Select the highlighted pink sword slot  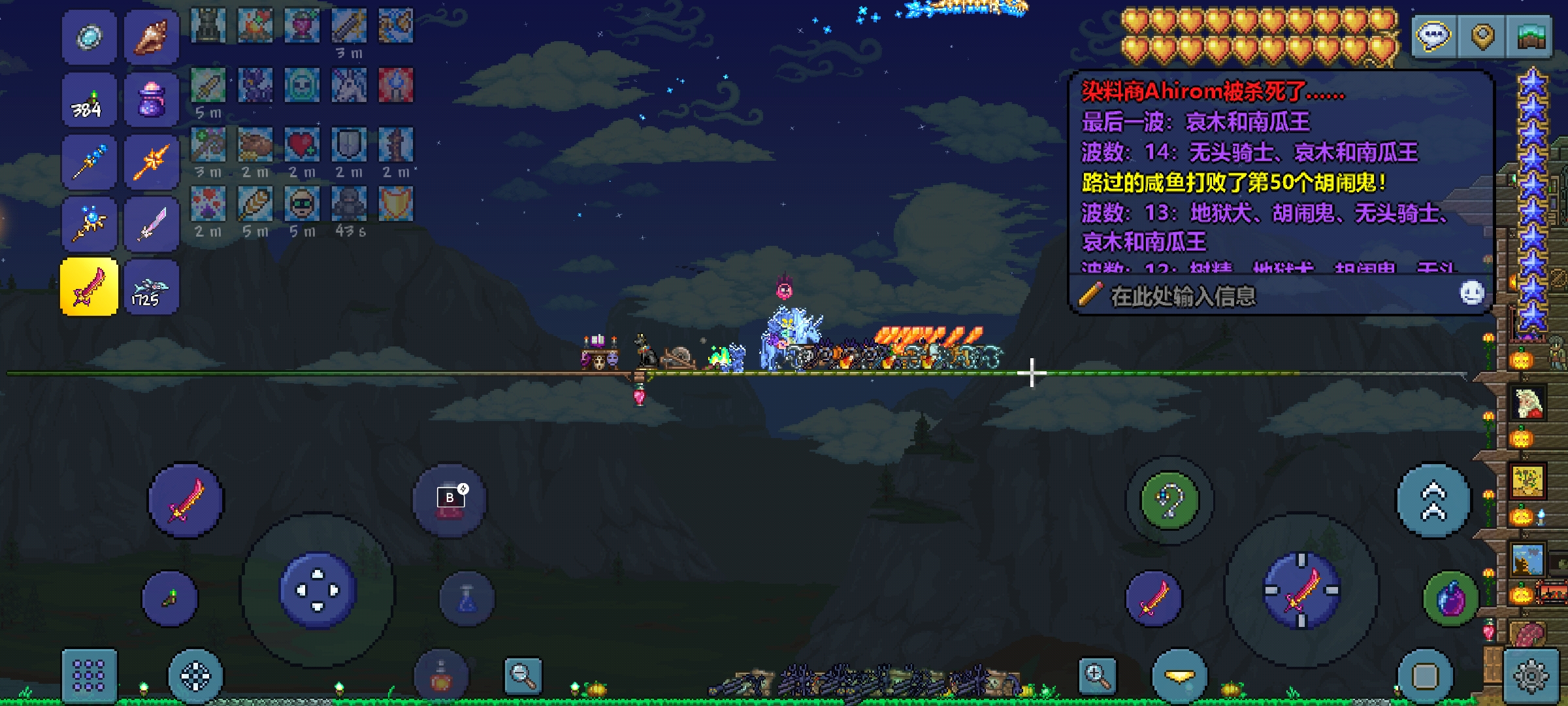[x=90, y=287]
